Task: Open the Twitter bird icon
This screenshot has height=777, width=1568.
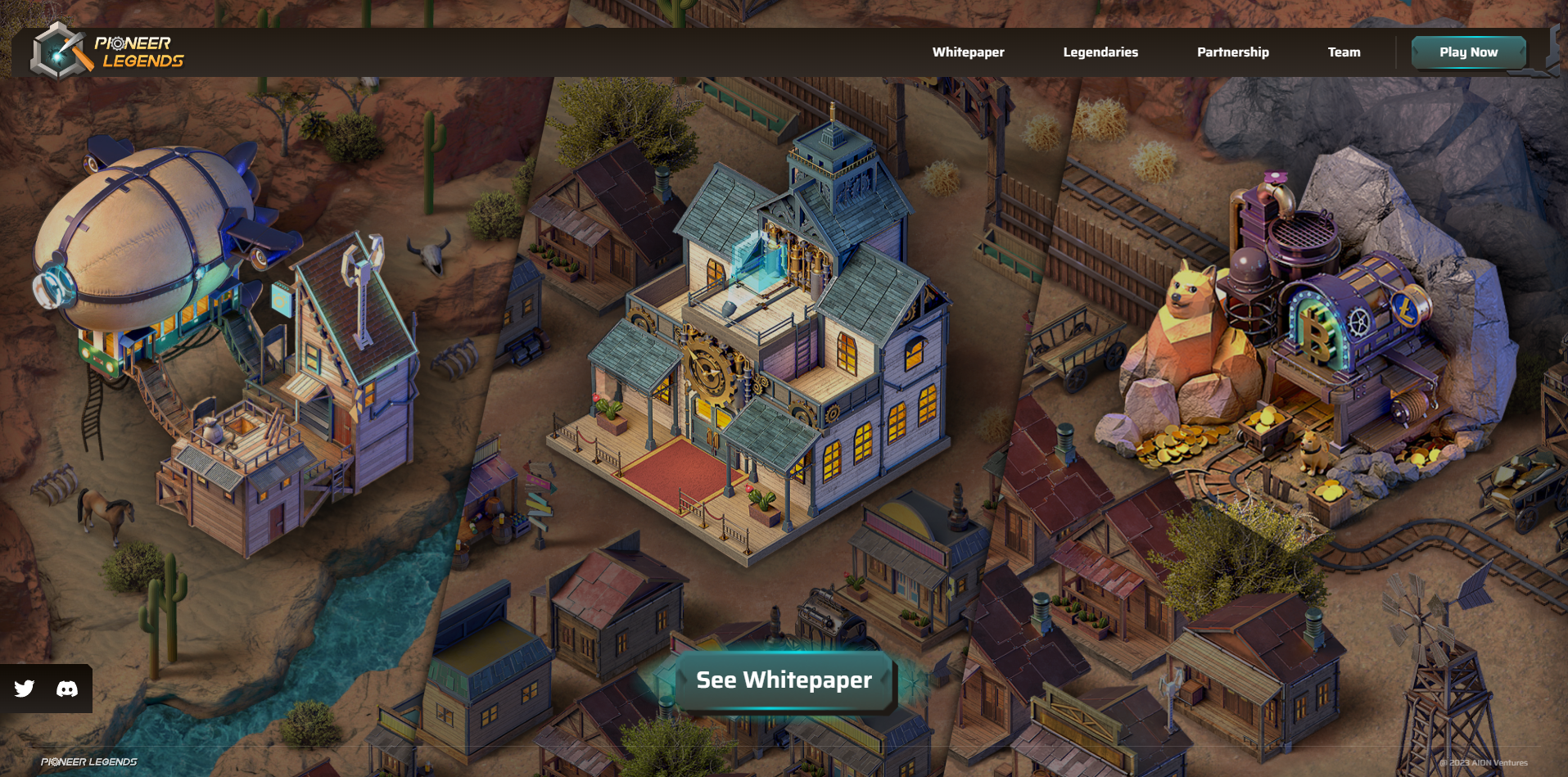Action: pyautogui.click(x=25, y=689)
